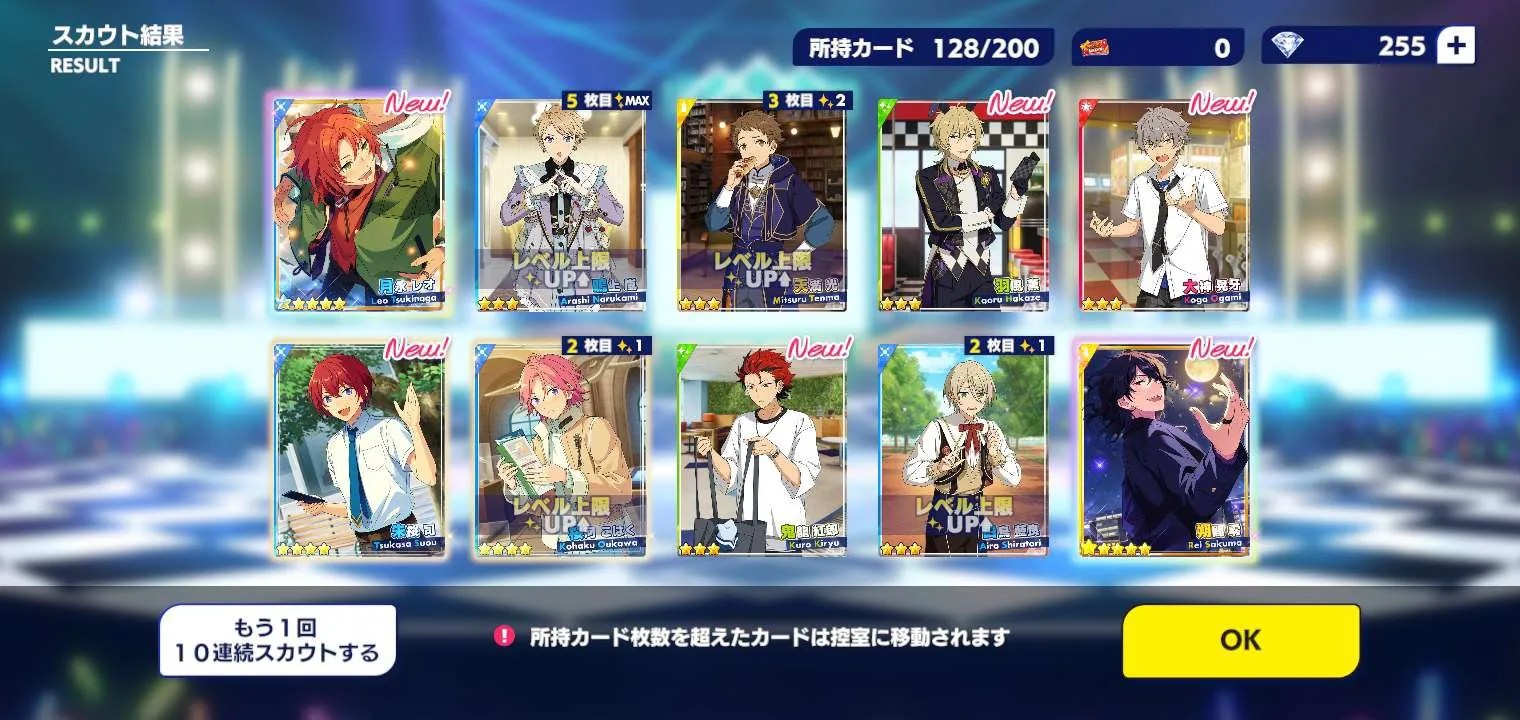Add more diamonds with the plus button

(x=1455, y=46)
